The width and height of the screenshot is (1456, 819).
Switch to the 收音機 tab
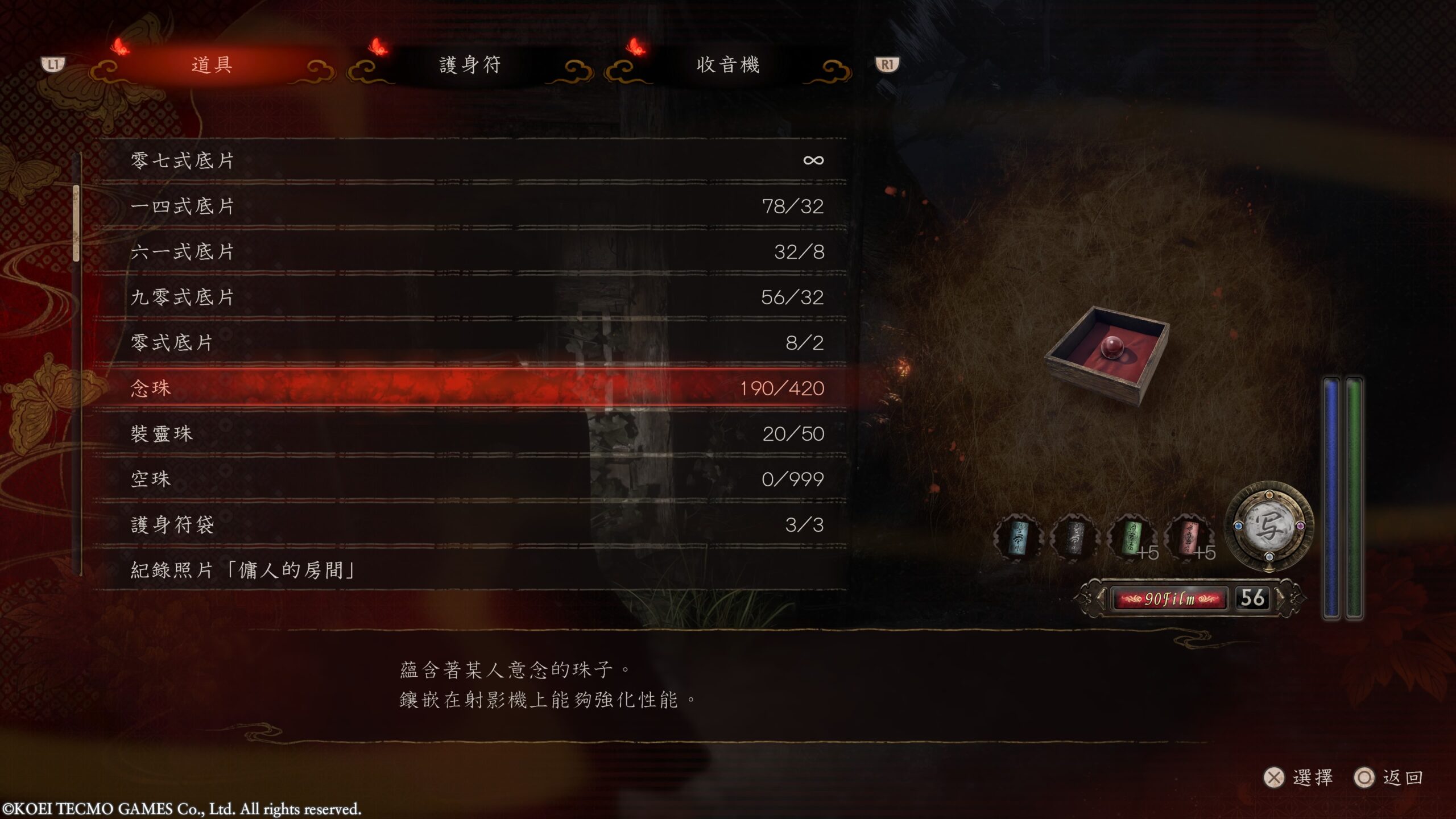click(727, 65)
